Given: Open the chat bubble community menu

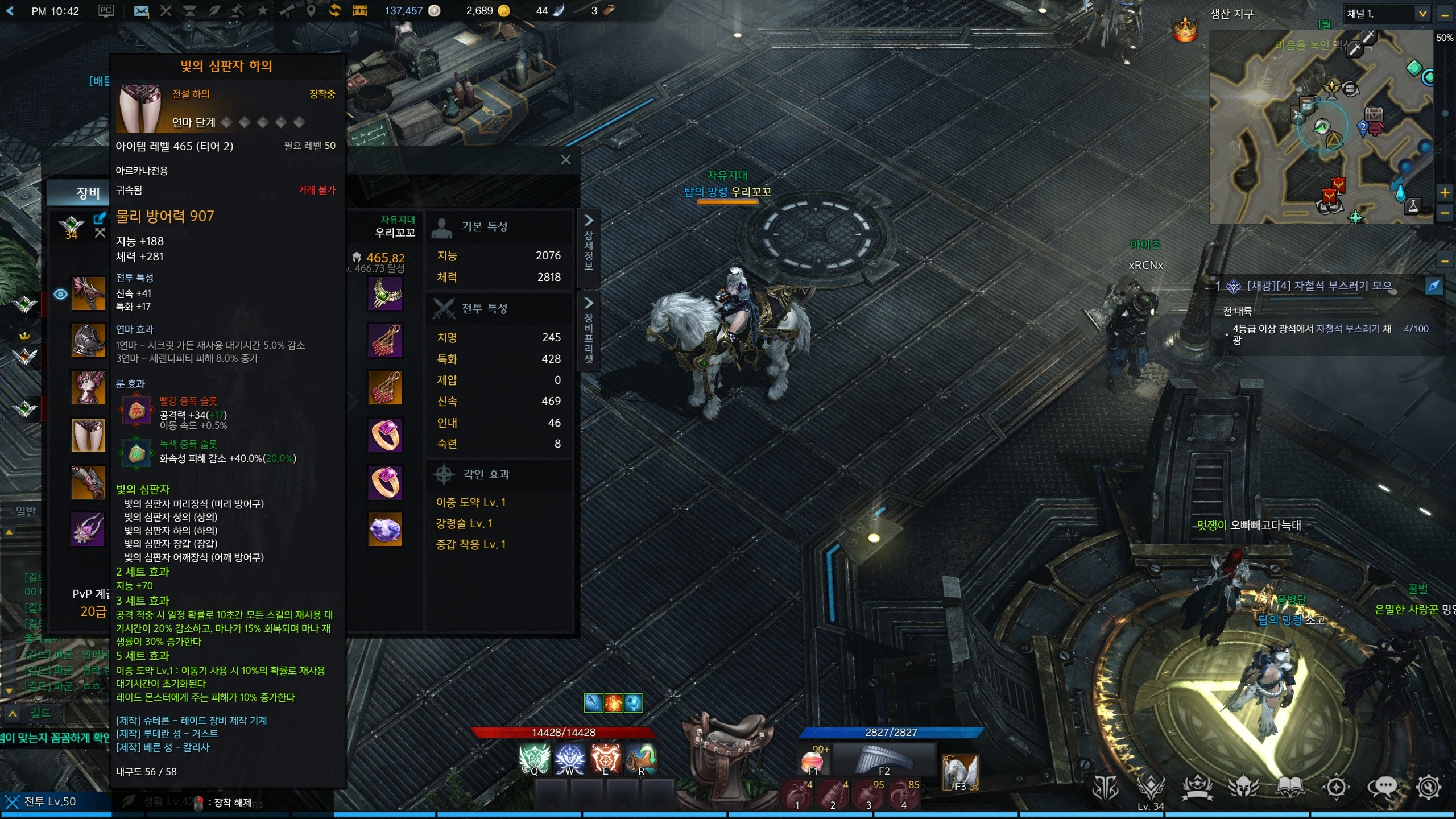Looking at the screenshot, I should click(1382, 787).
